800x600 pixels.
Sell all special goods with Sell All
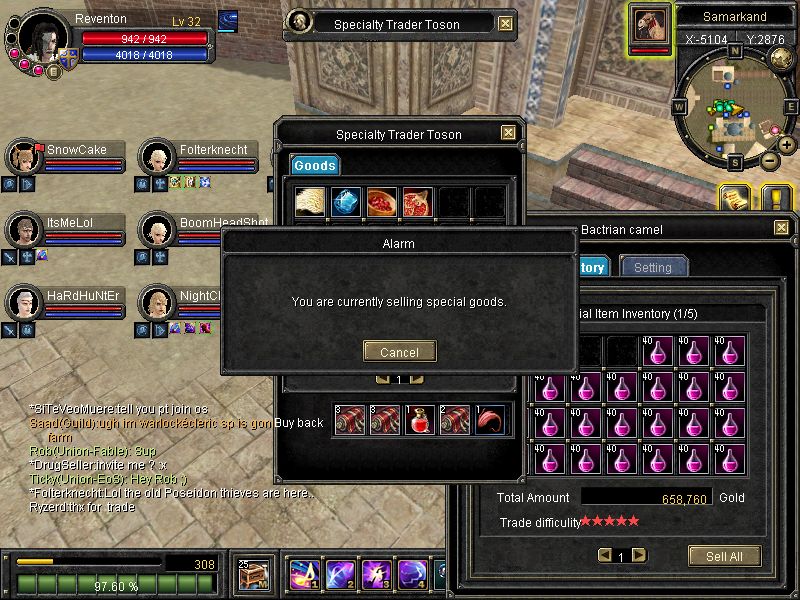tap(724, 556)
